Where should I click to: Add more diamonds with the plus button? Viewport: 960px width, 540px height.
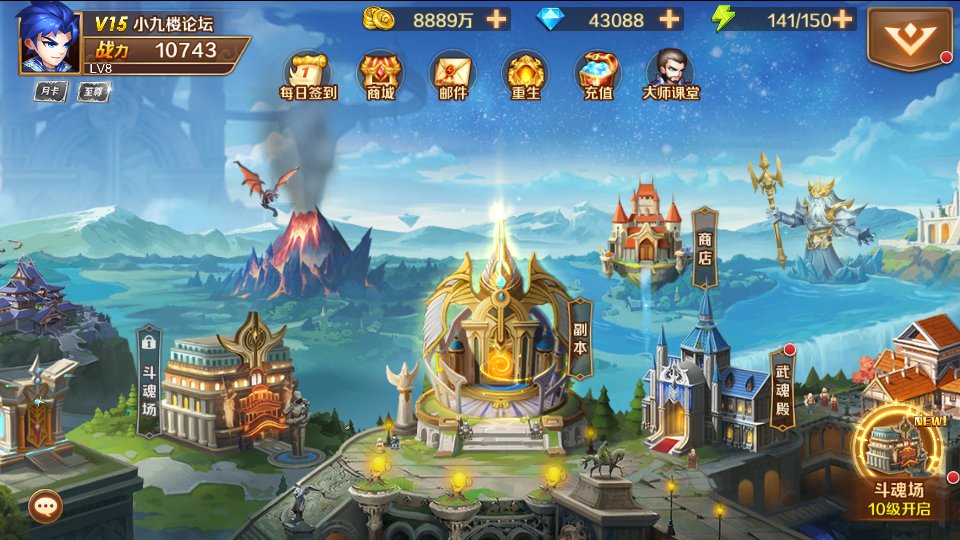click(x=669, y=19)
